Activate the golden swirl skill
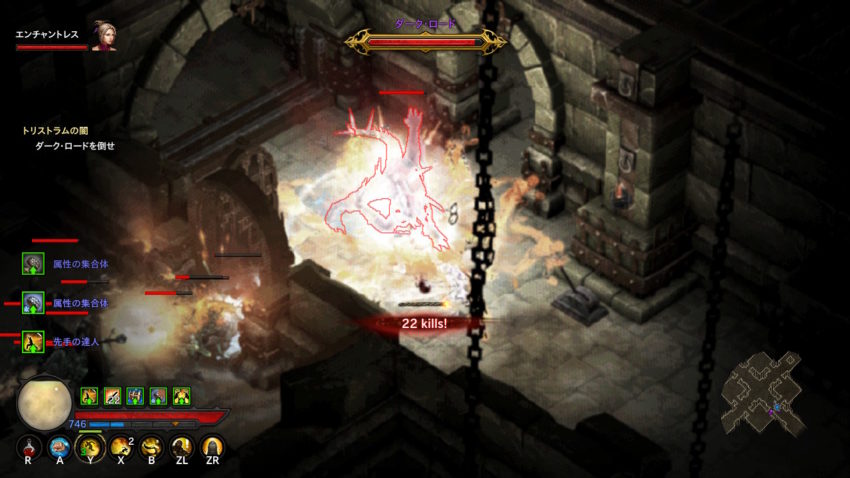Image resolution: width=850 pixels, height=478 pixels. pyautogui.click(x=151, y=447)
